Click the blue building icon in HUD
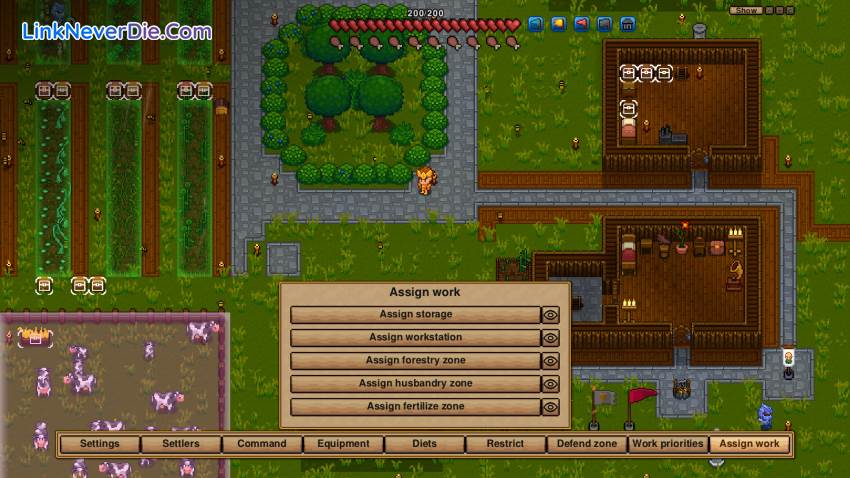Viewport: 850px width, 478px height. [x=627, y=24]
